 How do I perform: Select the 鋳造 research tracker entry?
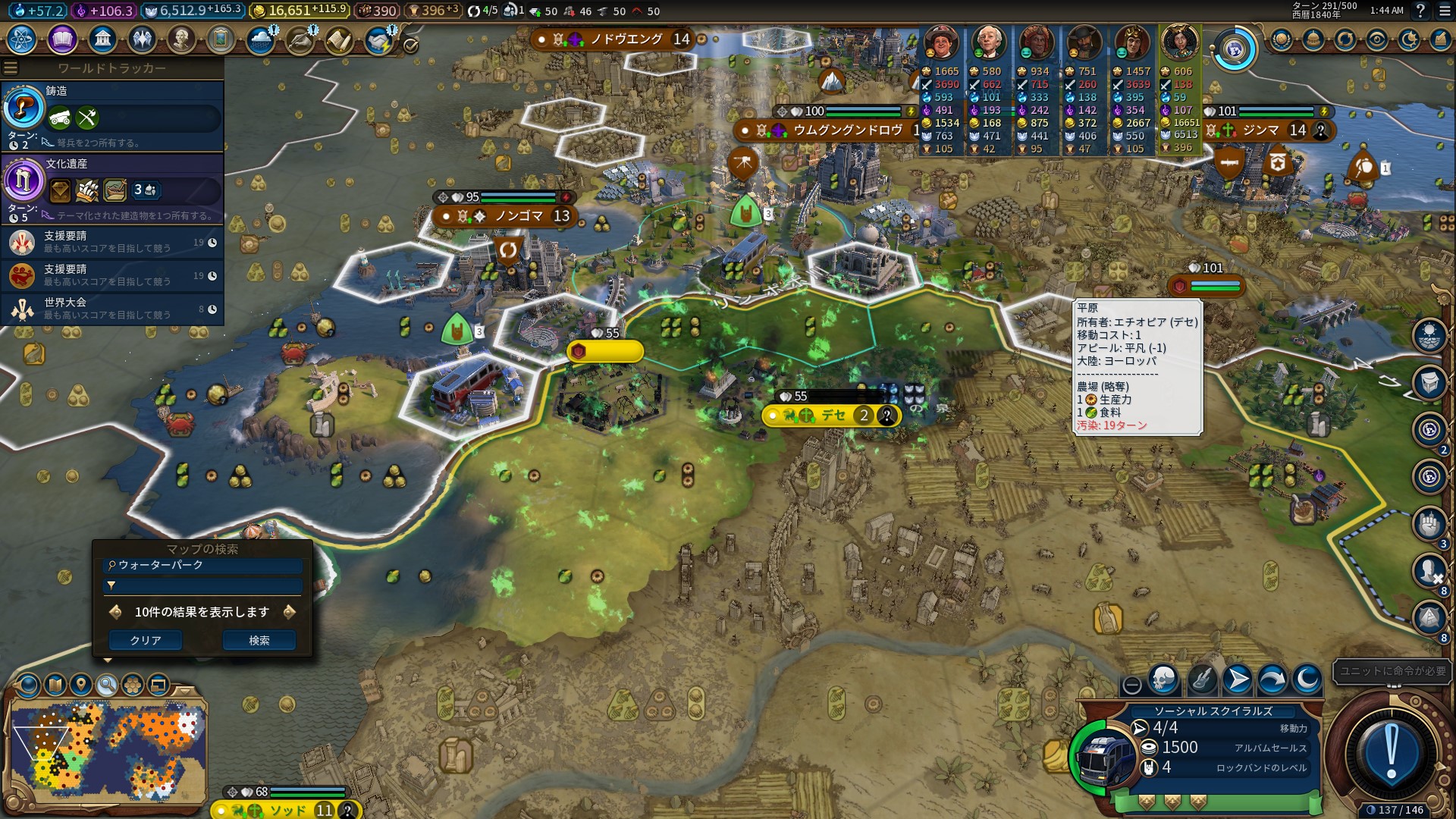[x=112, y=115]
